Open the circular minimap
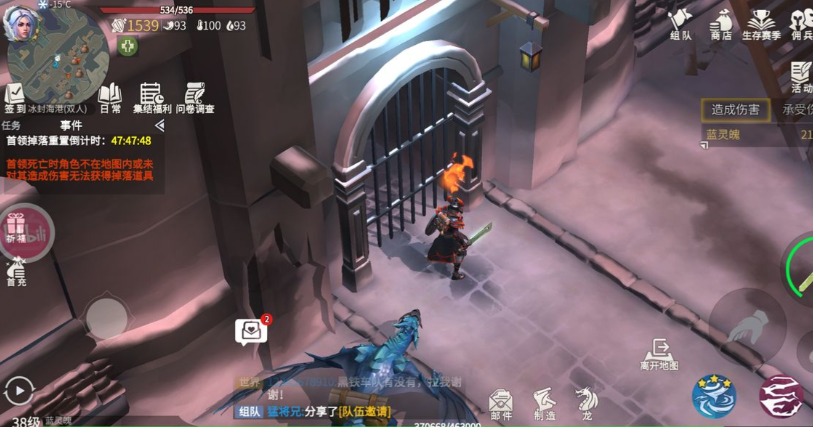 57,60
